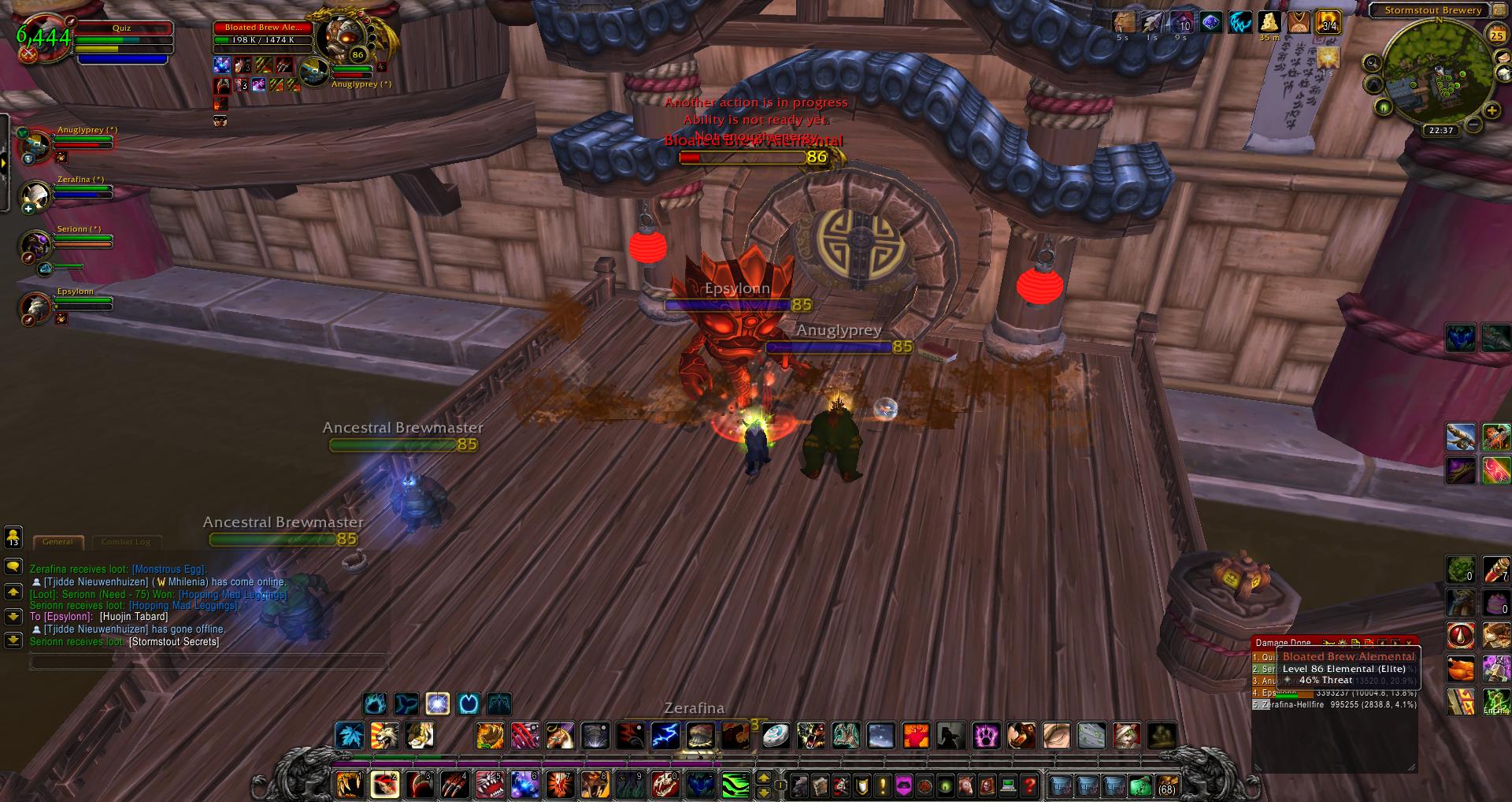Click the Stormstout Secrets loot link
Screen dimensions: 1512x802
tap(174, 642)
